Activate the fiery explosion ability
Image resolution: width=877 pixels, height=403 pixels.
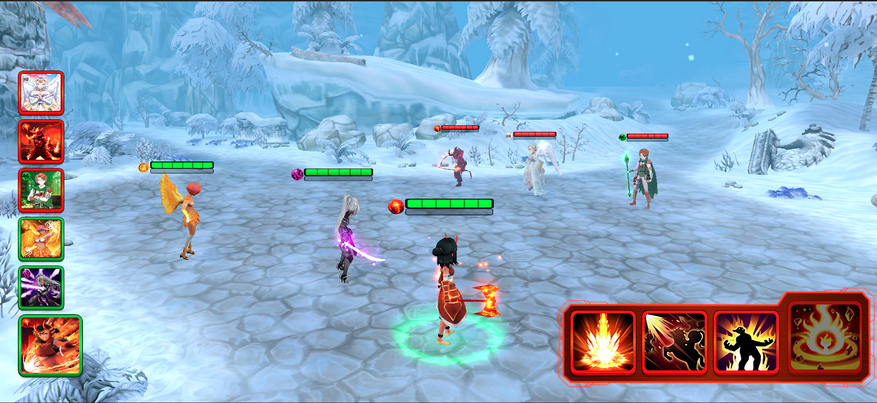tap(603, 342)
